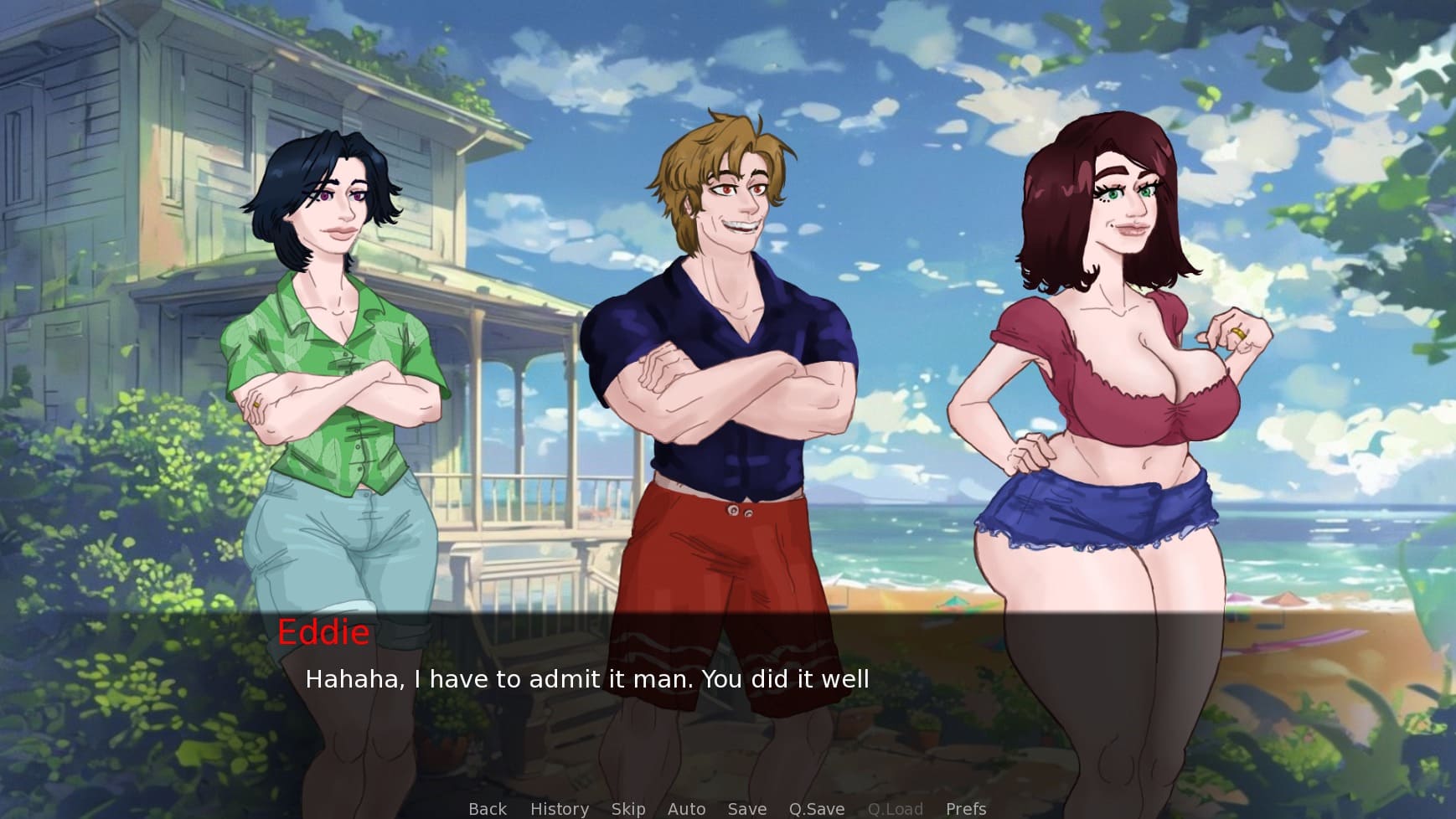This screenshot has width=1456, height=819.
Task: Activate Skip to fast-forward dialogue
Action: pos(627,808)
